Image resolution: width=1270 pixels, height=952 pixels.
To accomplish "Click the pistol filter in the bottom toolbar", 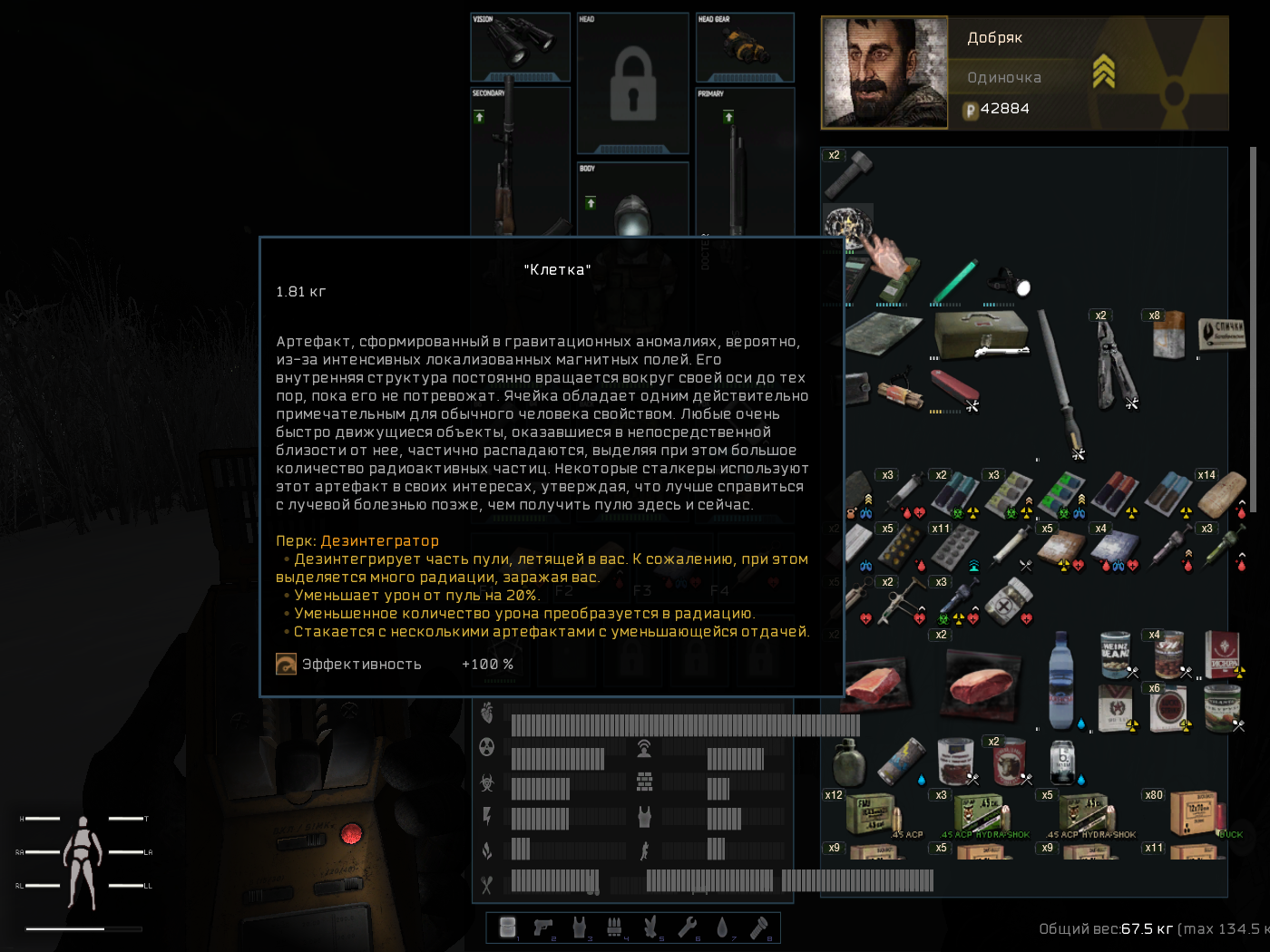I will pos(543,927).
